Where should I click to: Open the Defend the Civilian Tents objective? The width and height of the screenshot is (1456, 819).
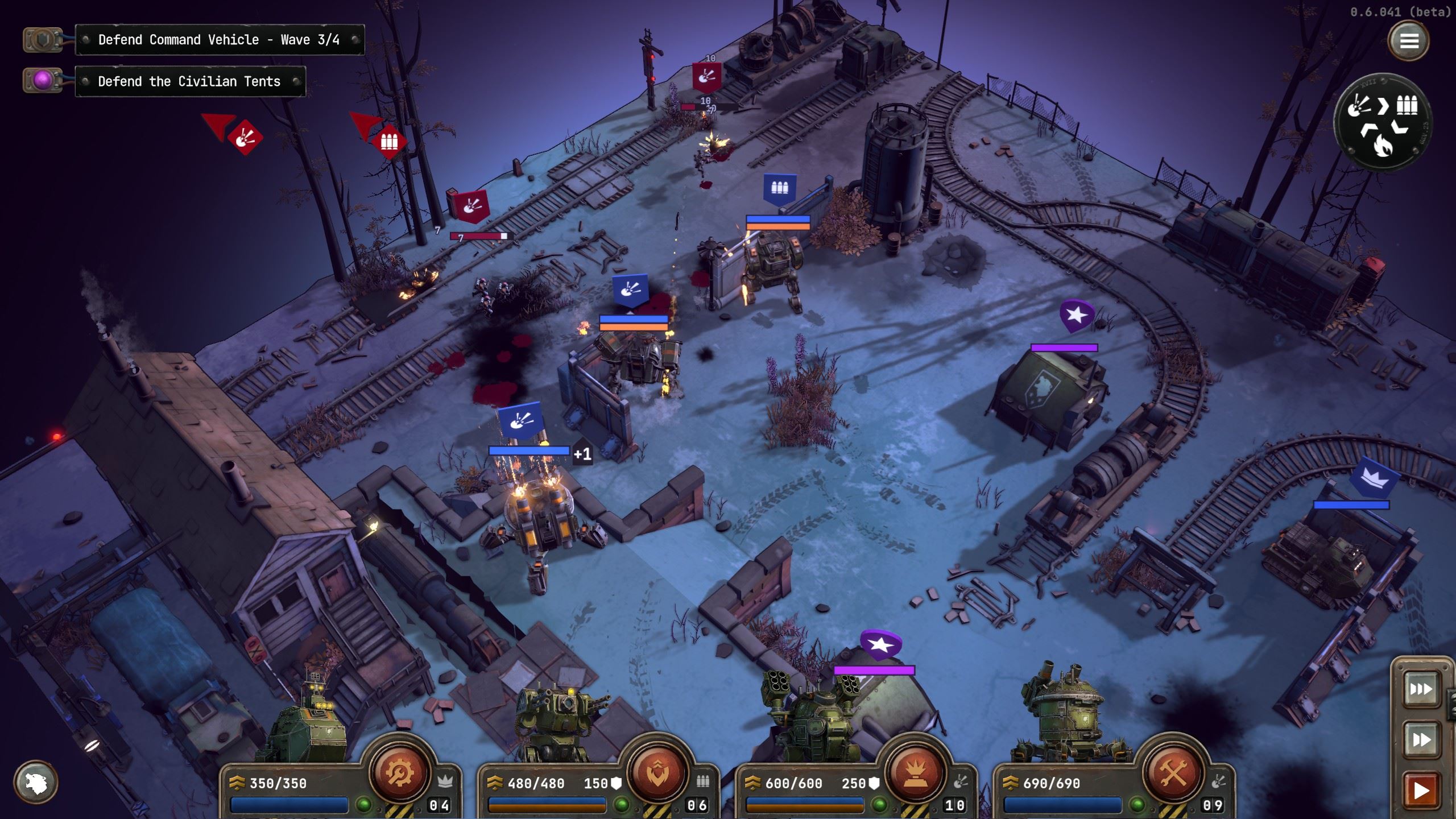click(x=190, y=81)
